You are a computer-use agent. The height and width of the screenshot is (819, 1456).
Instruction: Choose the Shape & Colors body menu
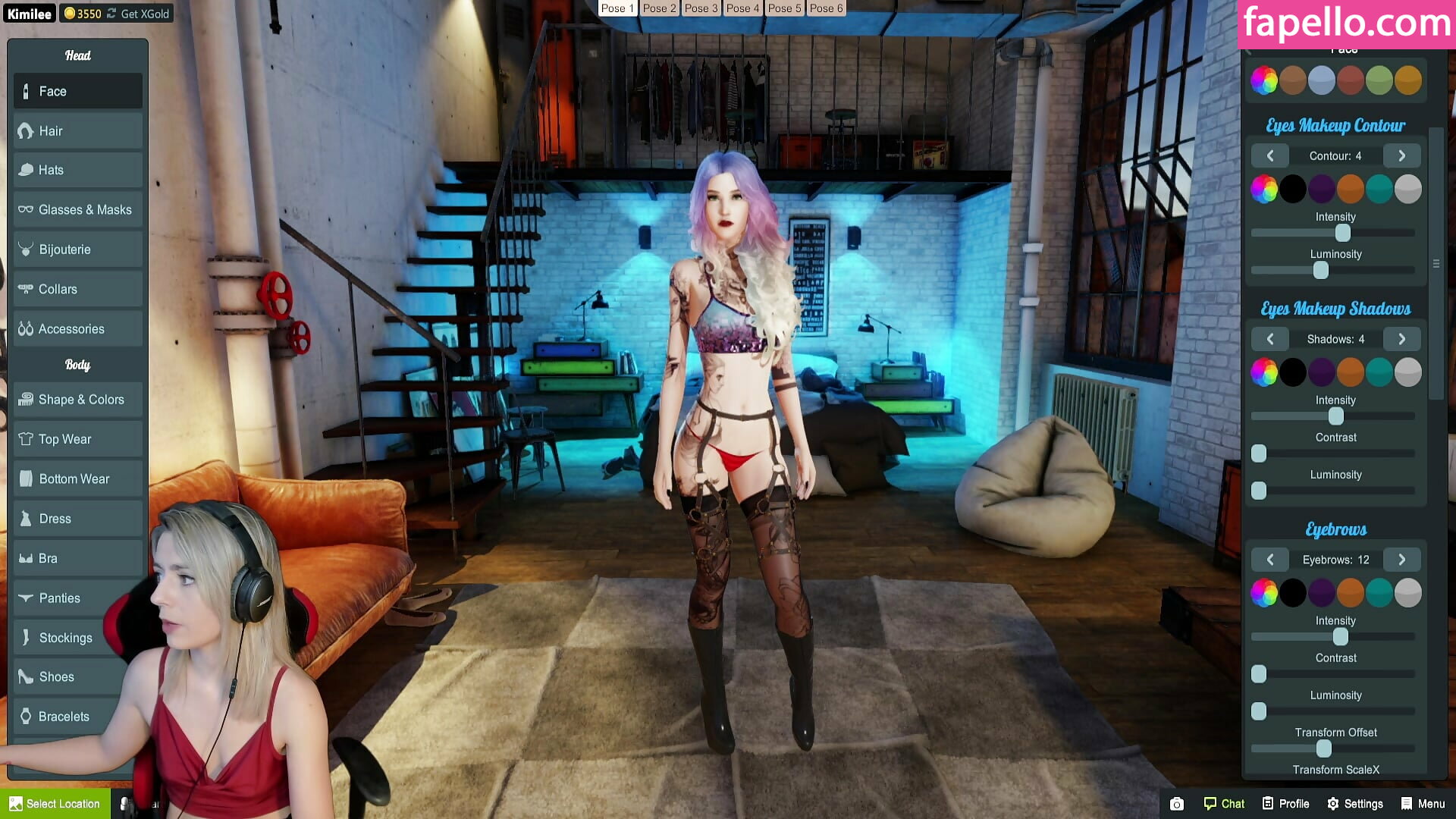tap(77, 400)
